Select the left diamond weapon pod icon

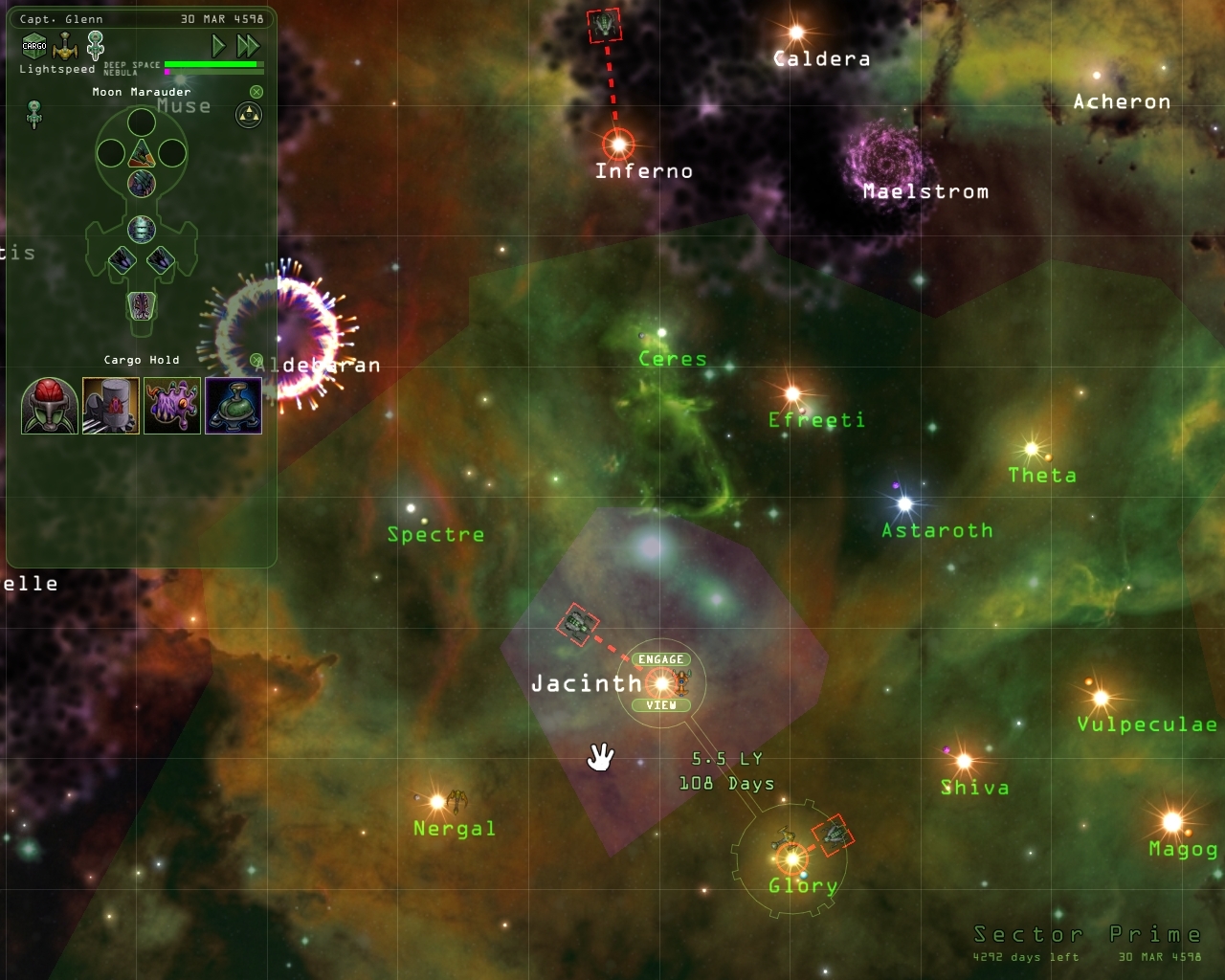point(122,256)
